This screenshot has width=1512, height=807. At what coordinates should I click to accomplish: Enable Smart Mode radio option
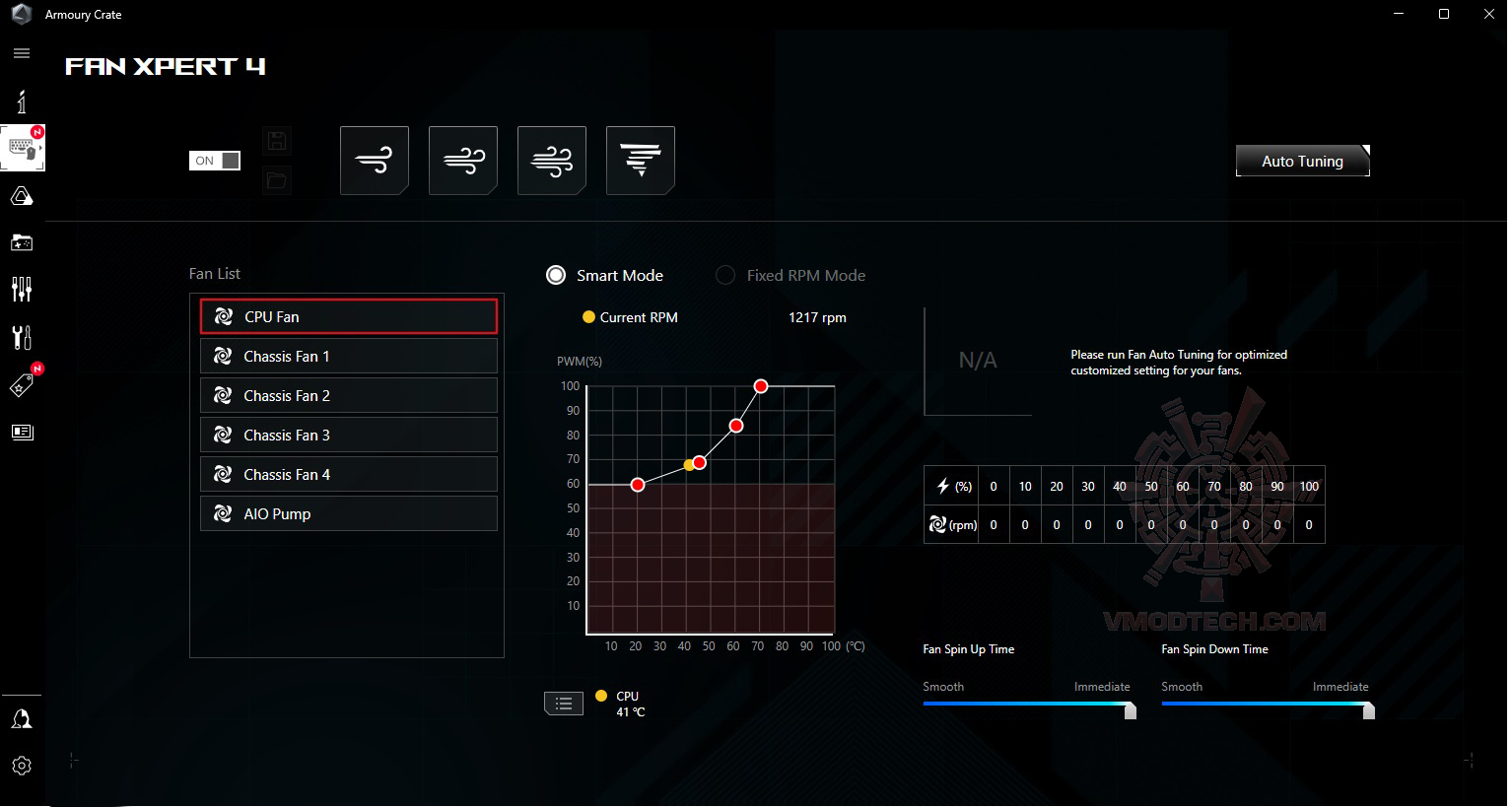point(556,275)
